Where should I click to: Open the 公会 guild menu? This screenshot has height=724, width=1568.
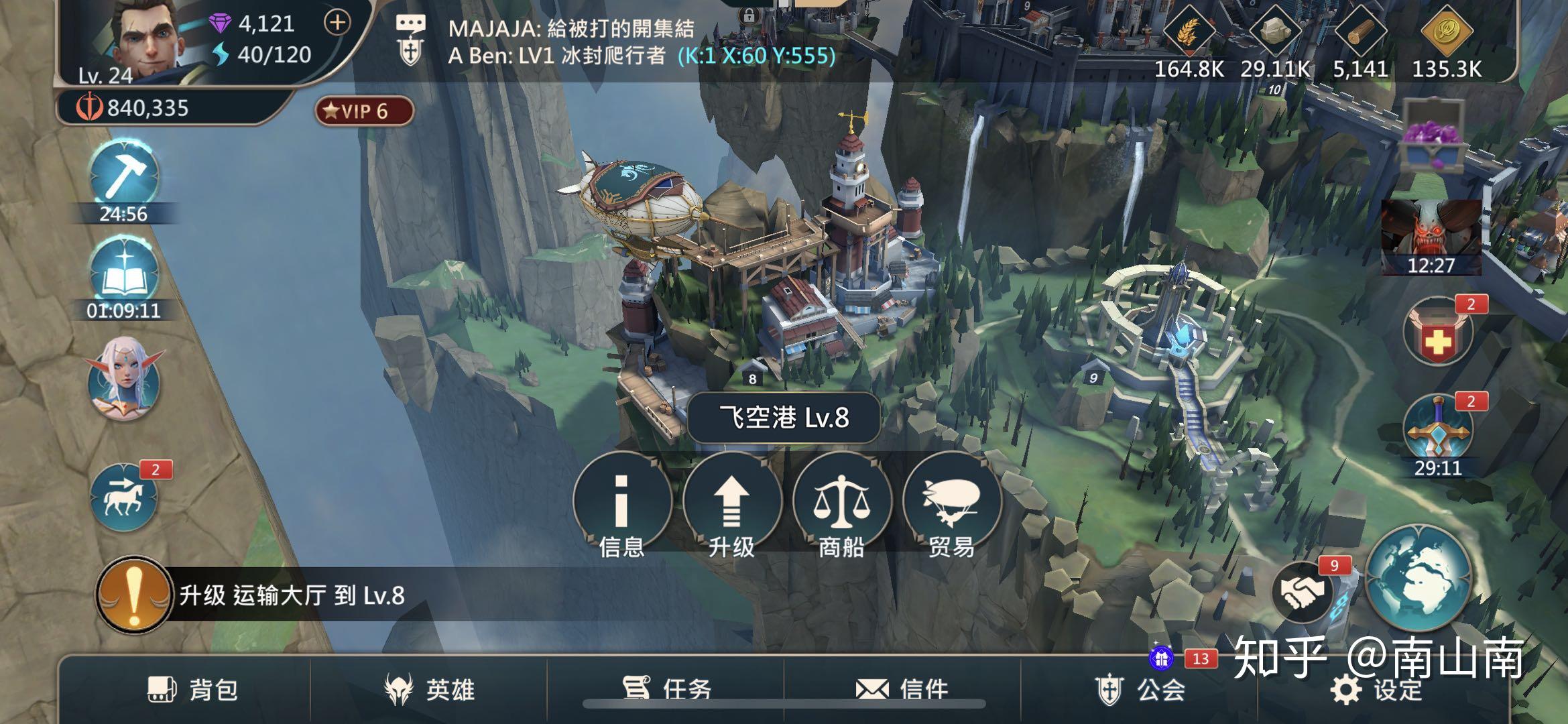(1140, 689)
